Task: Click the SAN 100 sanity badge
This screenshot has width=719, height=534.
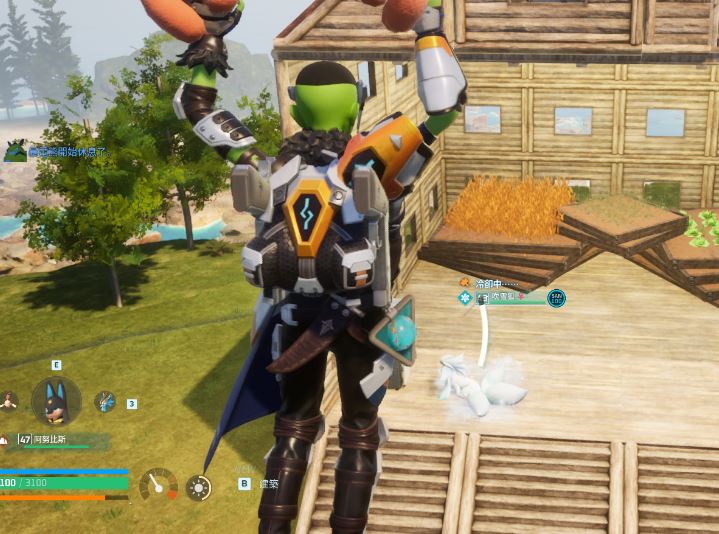Action: click(556, 298)
